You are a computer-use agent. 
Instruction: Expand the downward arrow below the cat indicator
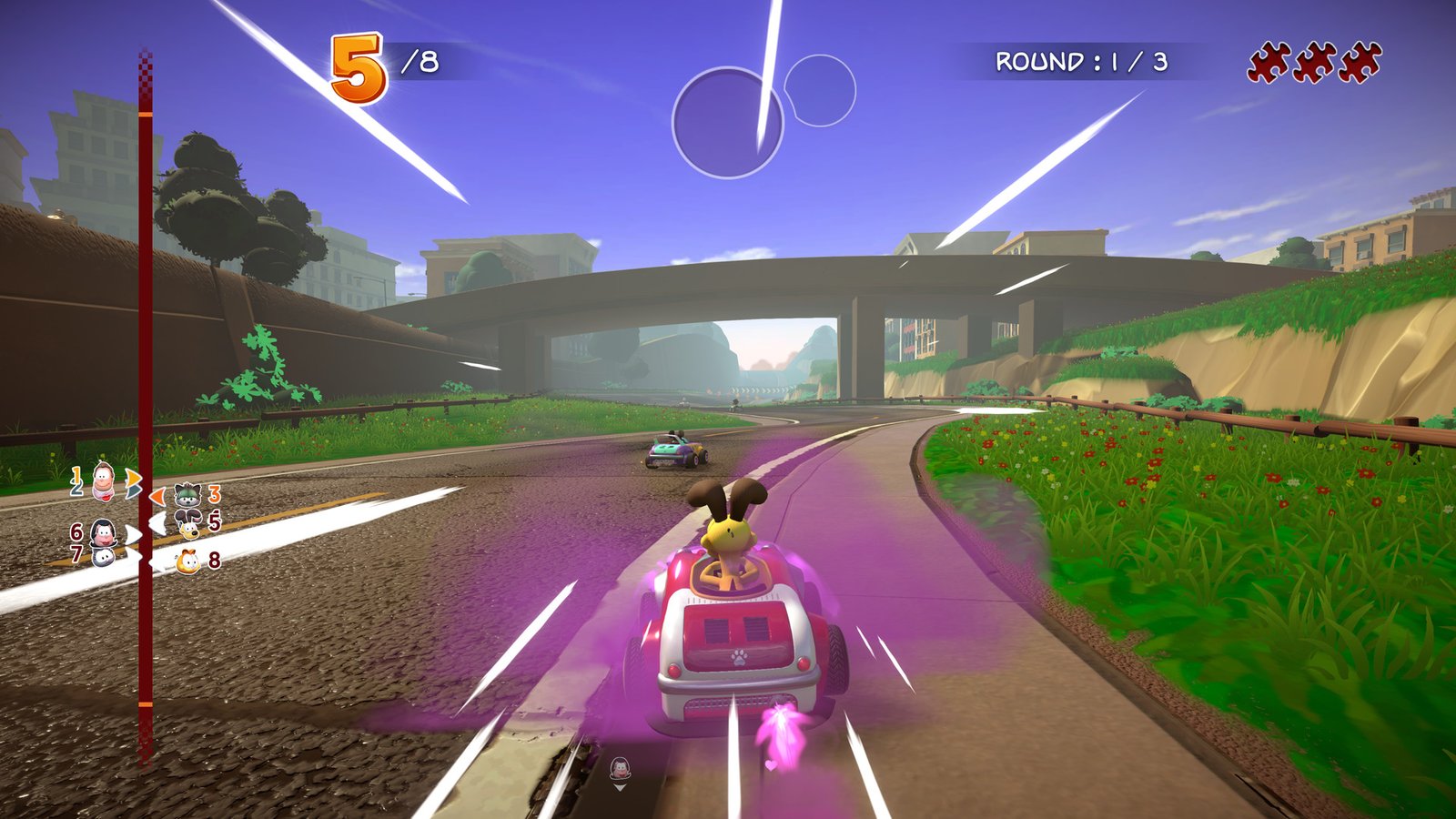(x=620, y=788)
